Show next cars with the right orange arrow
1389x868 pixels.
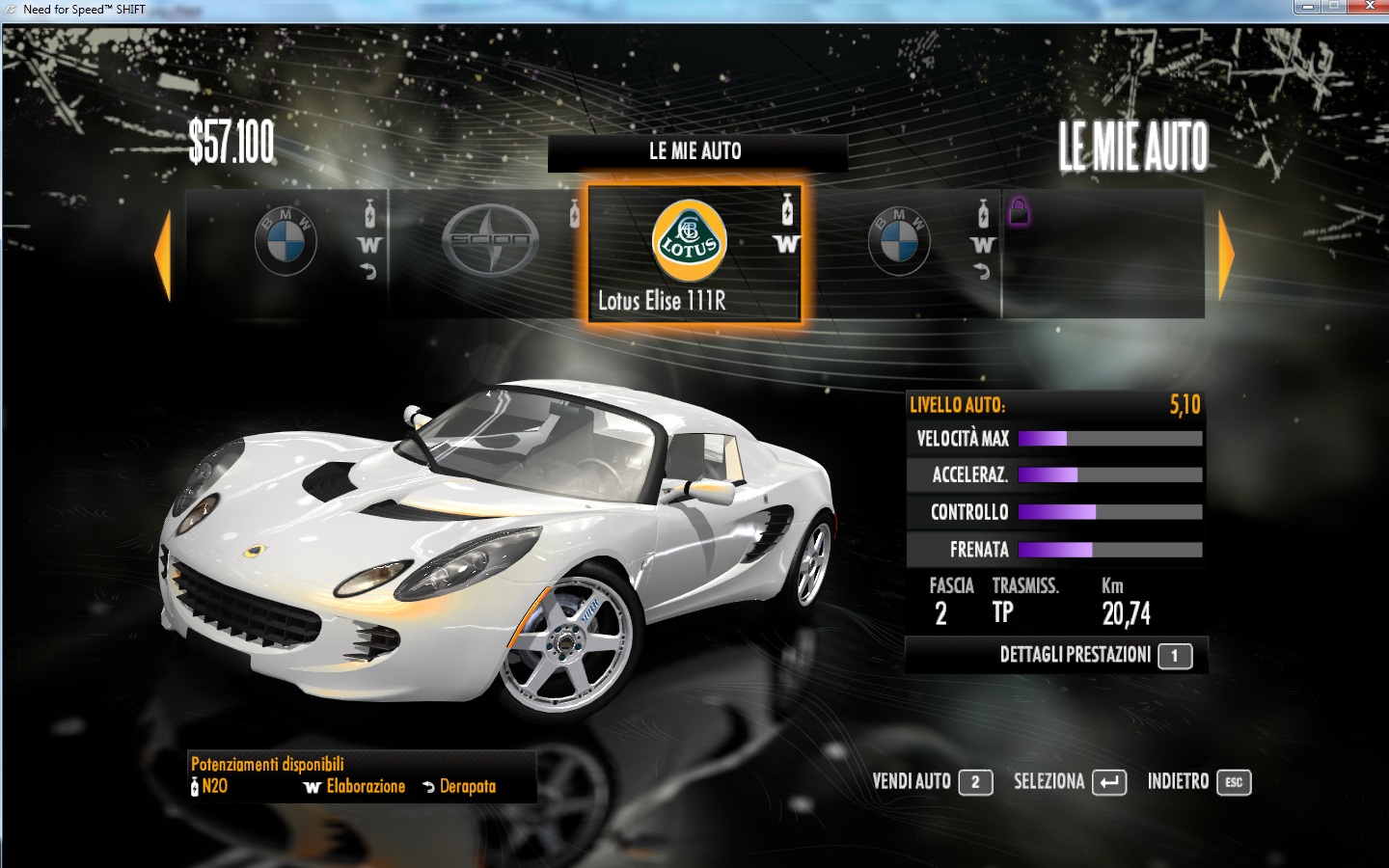click(1226, 255)
